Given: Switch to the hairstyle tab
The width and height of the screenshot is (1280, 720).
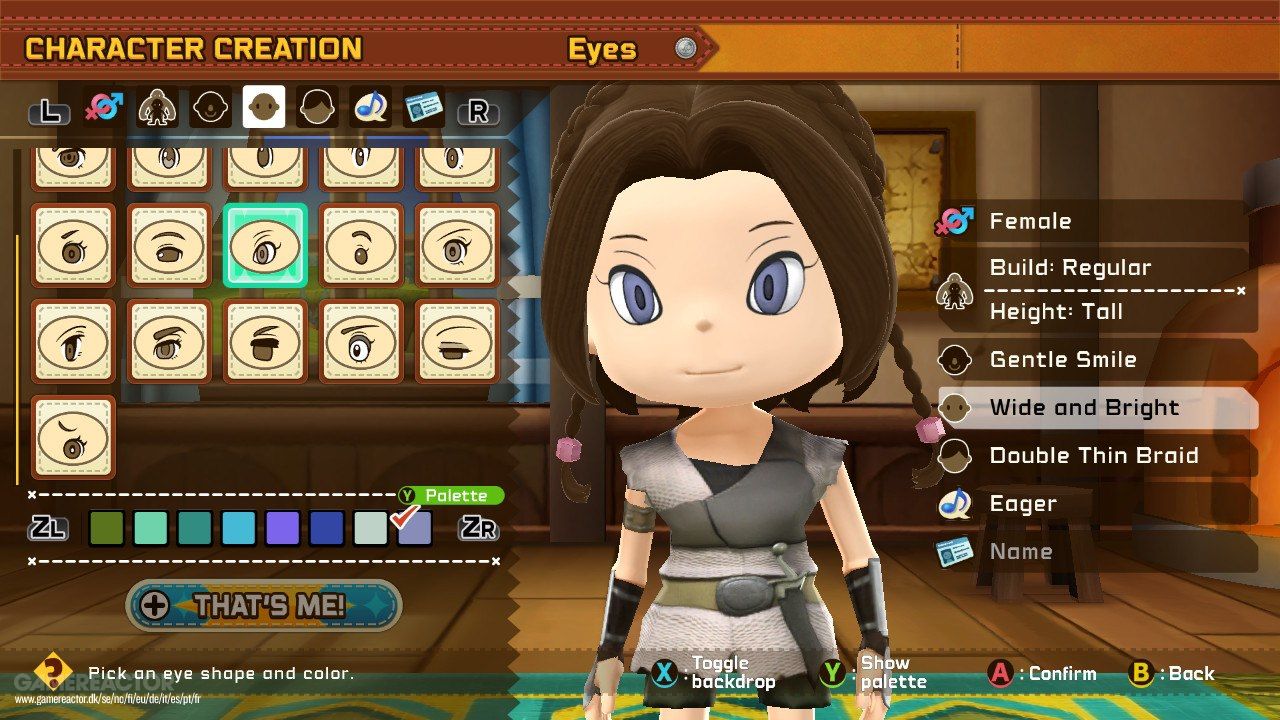Looking at the screenshot, I should tap(316, 108).
